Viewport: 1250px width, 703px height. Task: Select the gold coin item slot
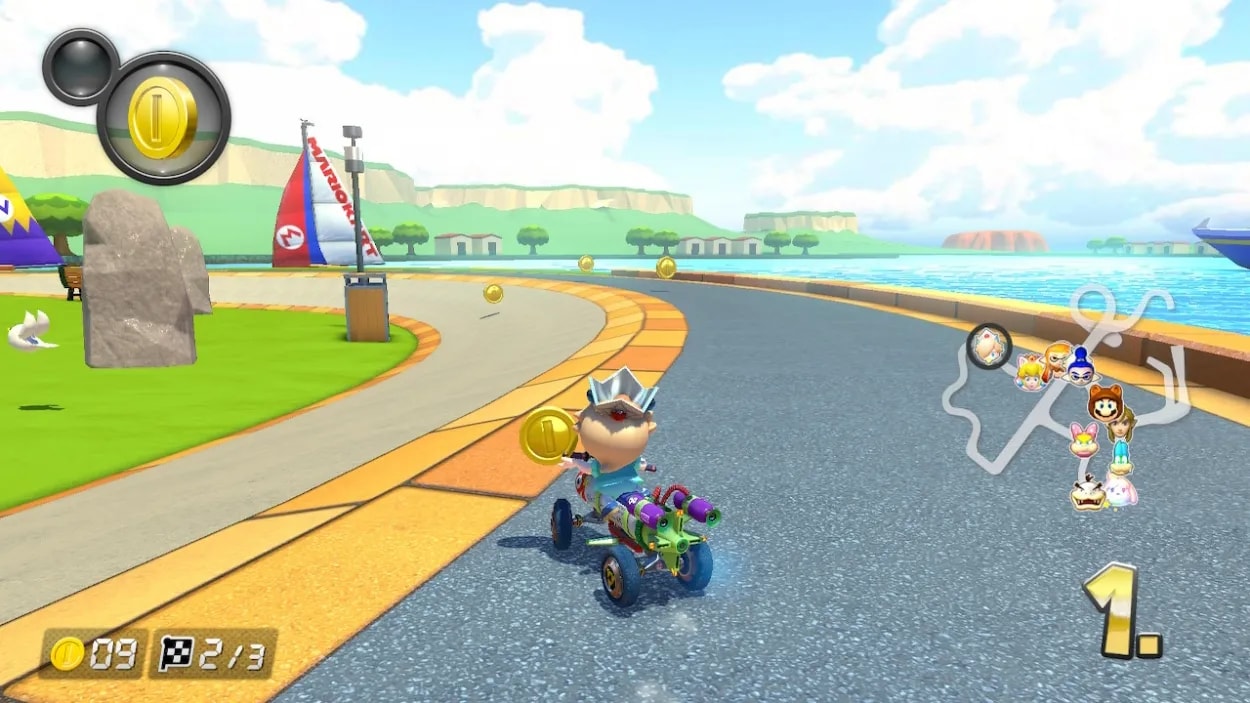tap(163, 118)
